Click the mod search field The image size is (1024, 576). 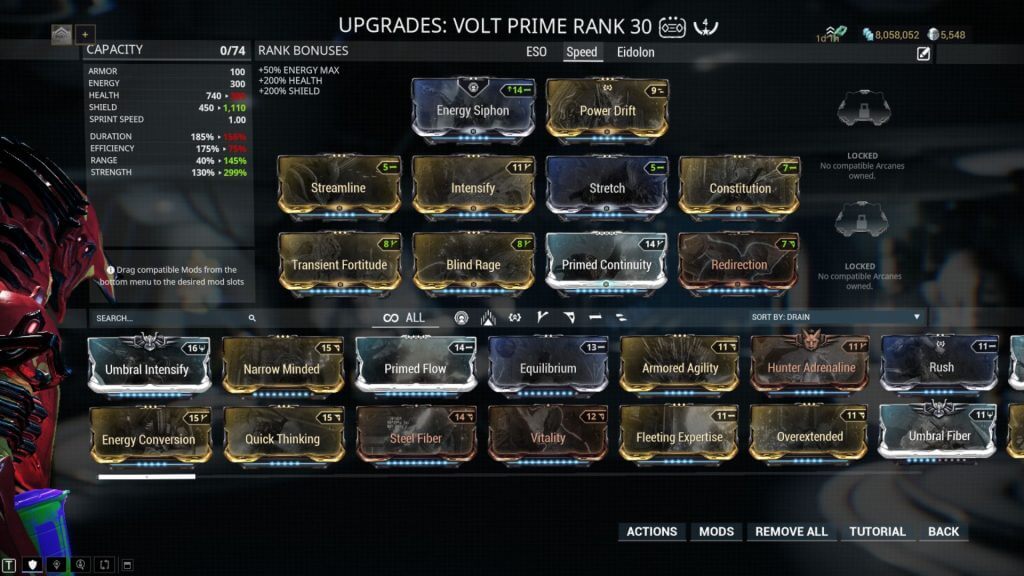(x=170, y=318)
